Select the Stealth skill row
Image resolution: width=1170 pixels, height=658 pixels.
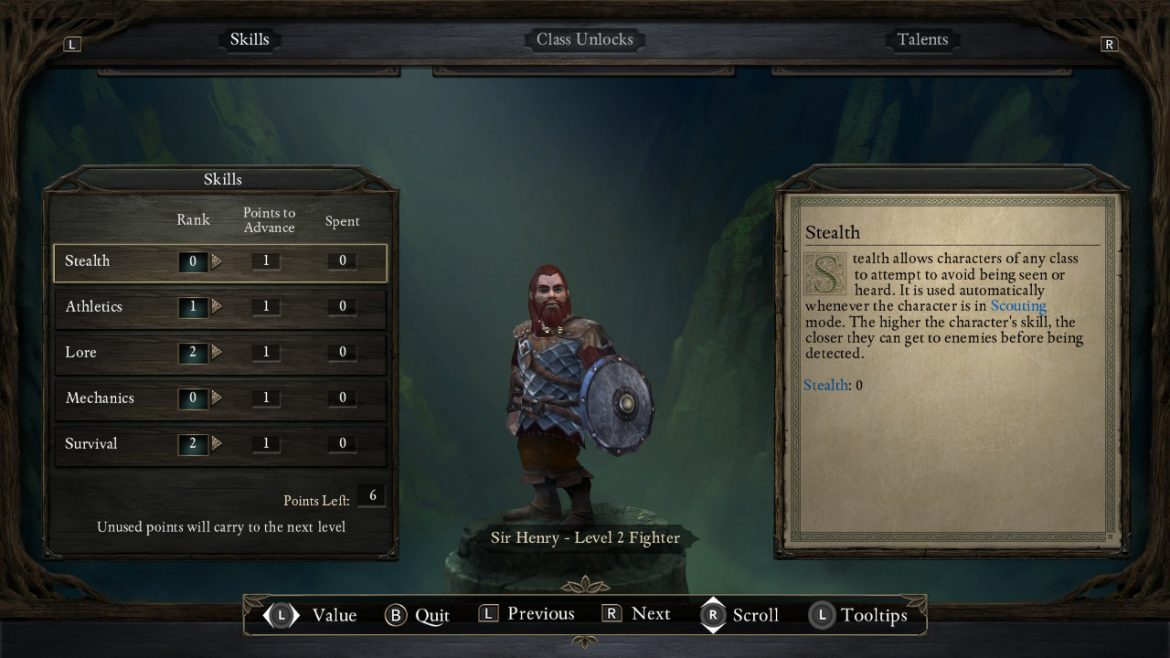(x=88, y=262)
